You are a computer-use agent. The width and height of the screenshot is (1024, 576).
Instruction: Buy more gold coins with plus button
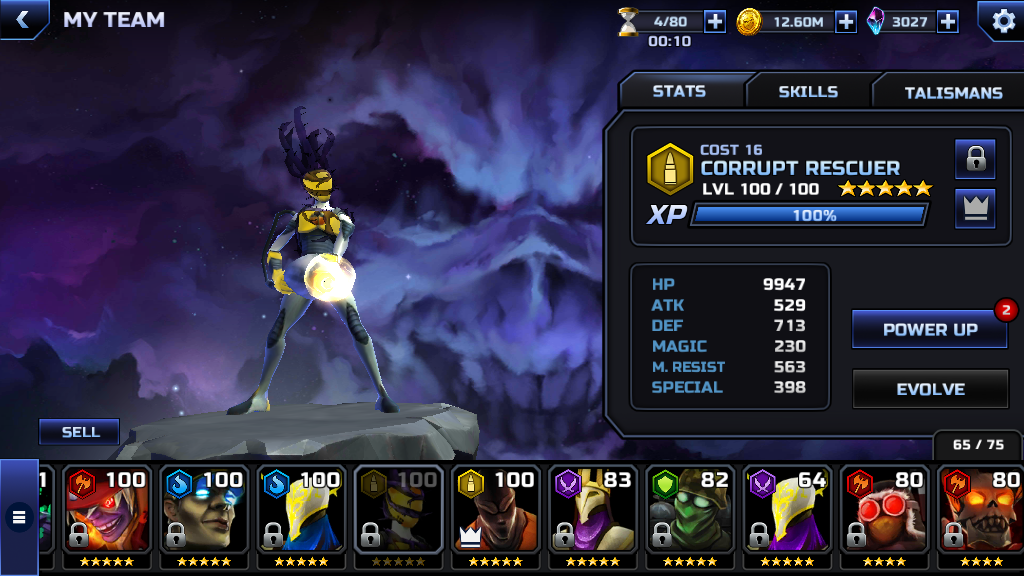coord(846,21)
